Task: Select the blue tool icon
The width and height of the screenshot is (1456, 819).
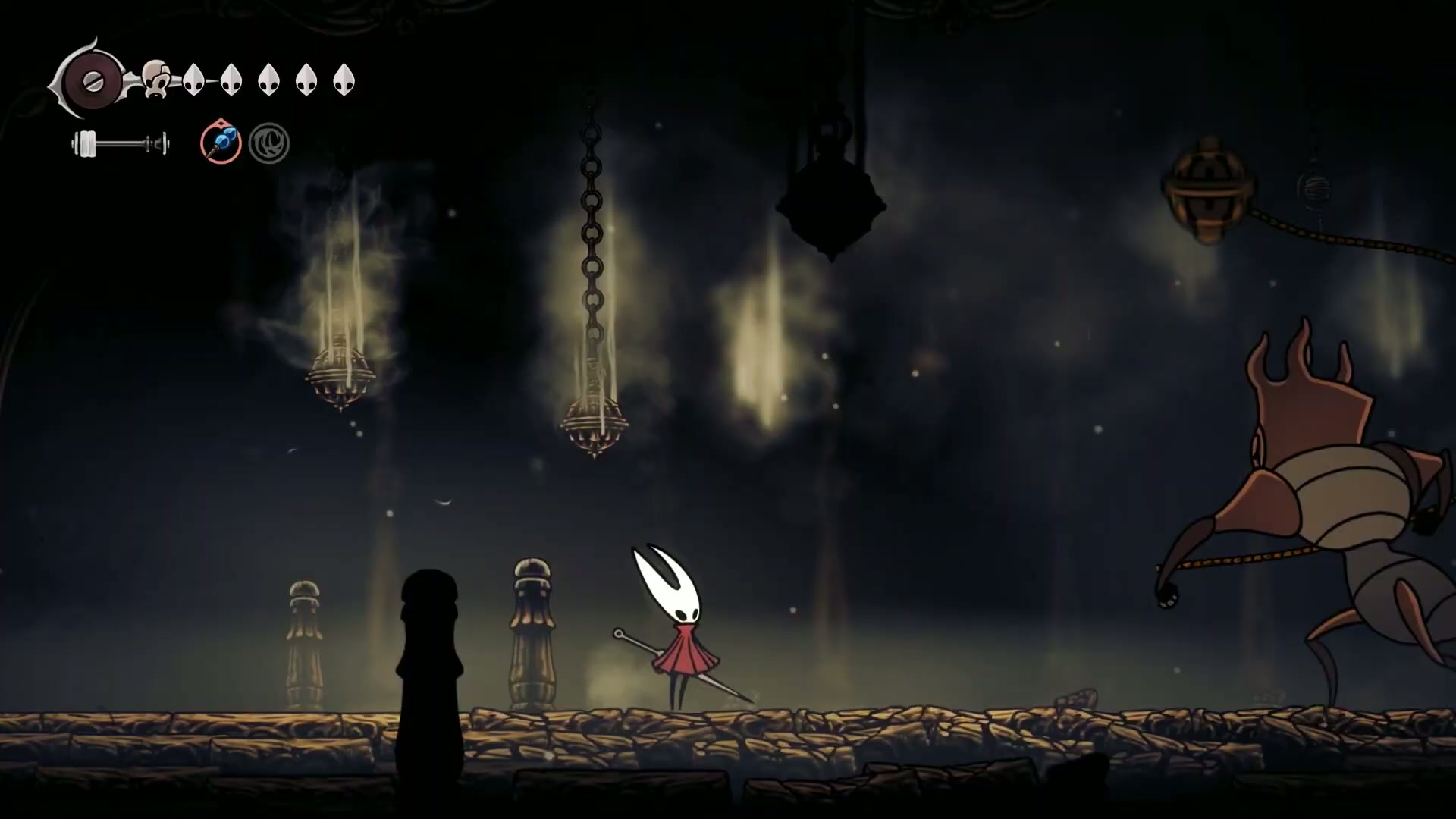Action: (x=221, y=143)
